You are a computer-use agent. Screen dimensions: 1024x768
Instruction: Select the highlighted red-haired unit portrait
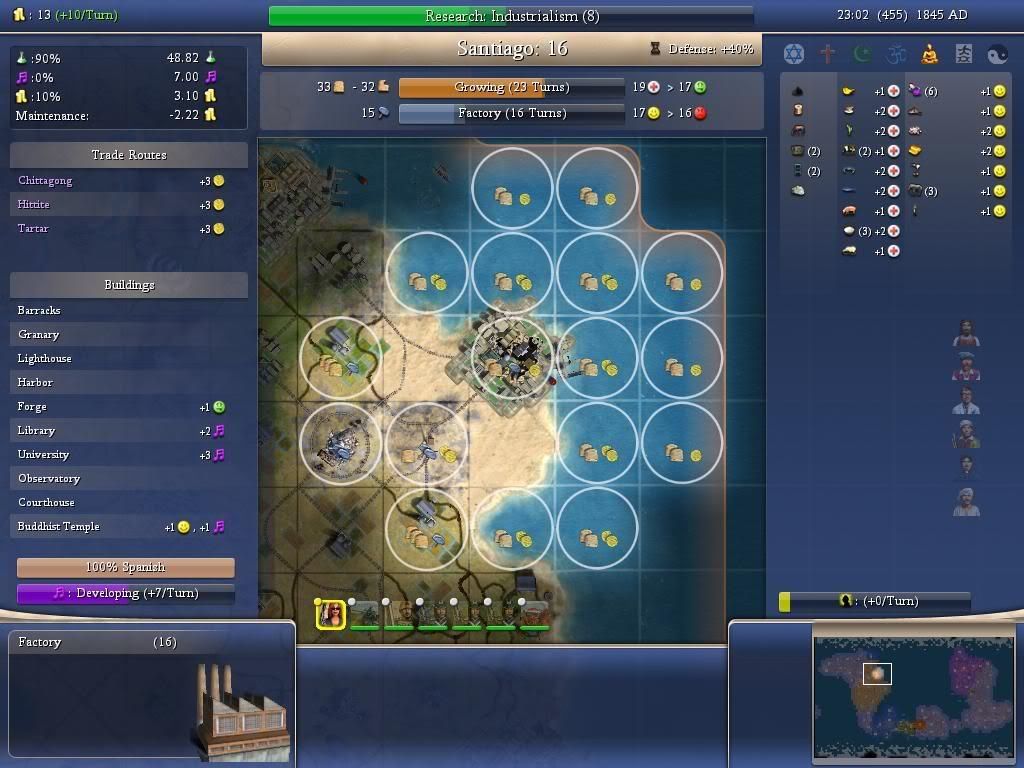click(331, 614)
